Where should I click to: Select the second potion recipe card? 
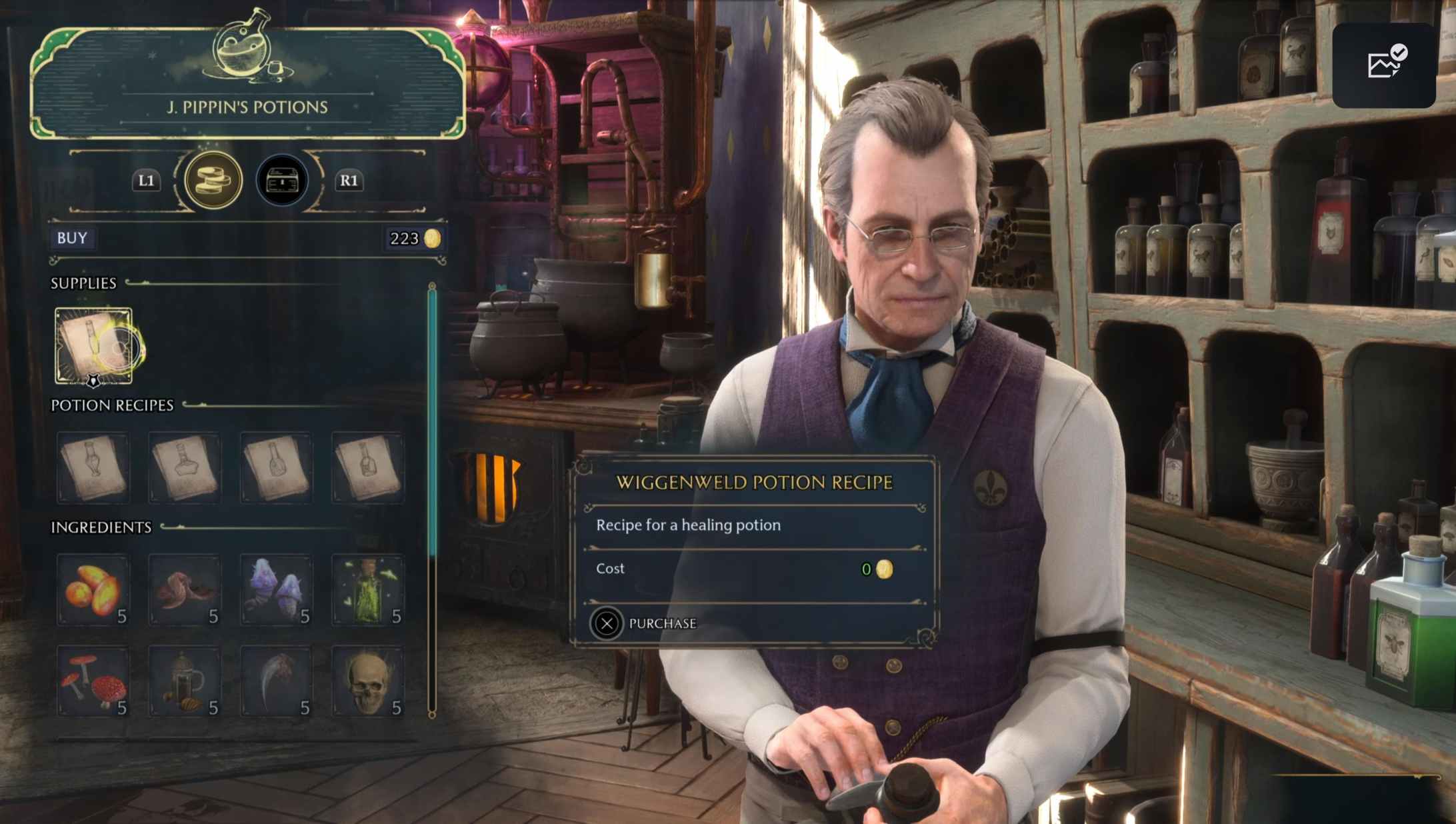click(184, 467)
